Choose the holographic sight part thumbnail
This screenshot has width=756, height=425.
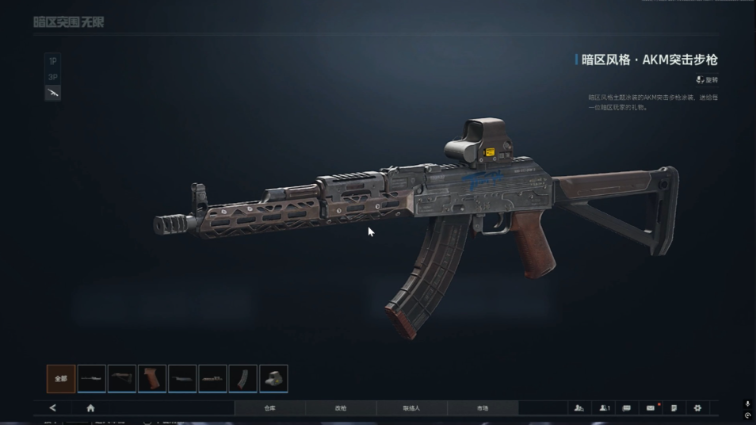pyautogui.click(x=273, y=378)
